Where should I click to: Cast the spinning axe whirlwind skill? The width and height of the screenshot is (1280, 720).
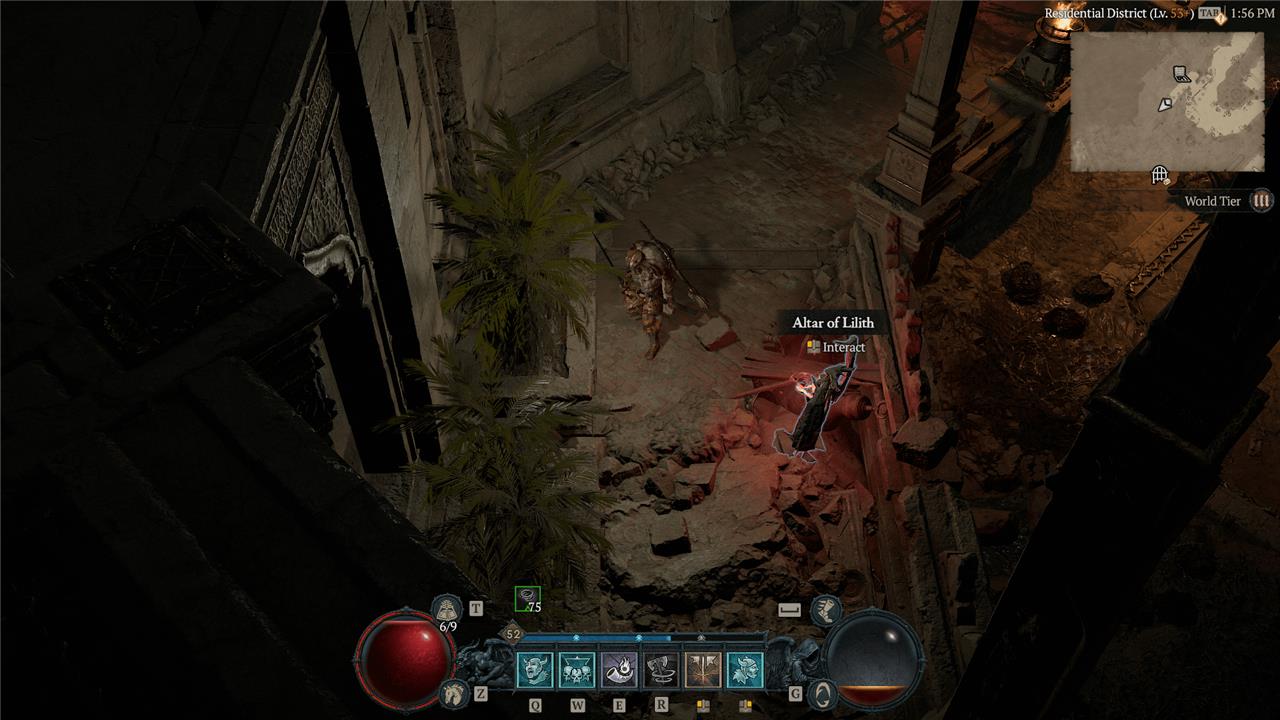(660, 670)
